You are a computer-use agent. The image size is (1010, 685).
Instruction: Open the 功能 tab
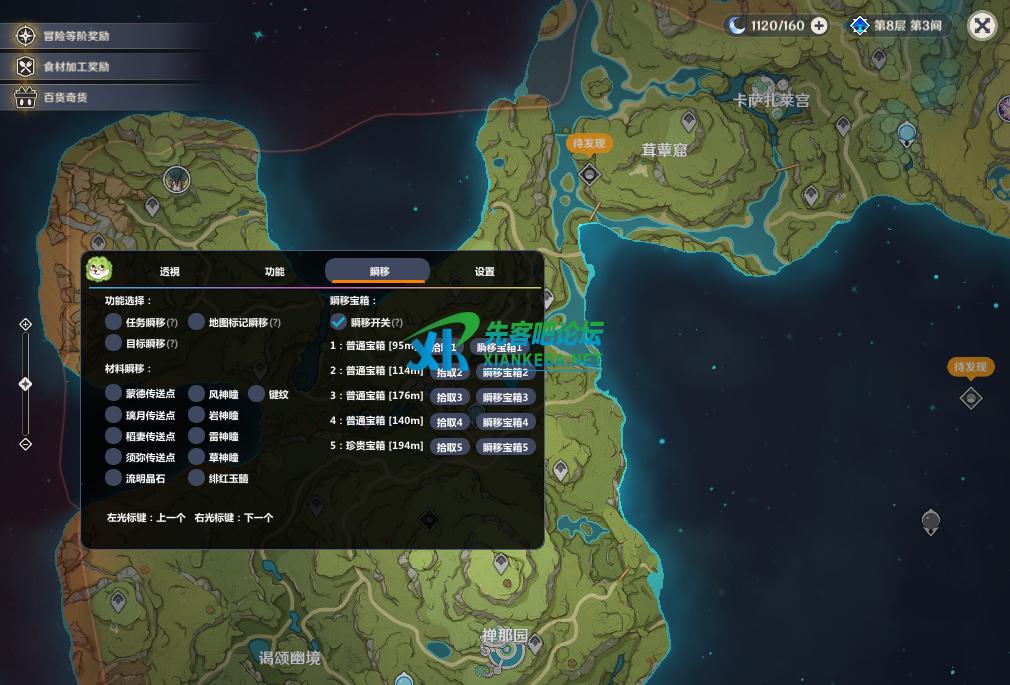274,271
